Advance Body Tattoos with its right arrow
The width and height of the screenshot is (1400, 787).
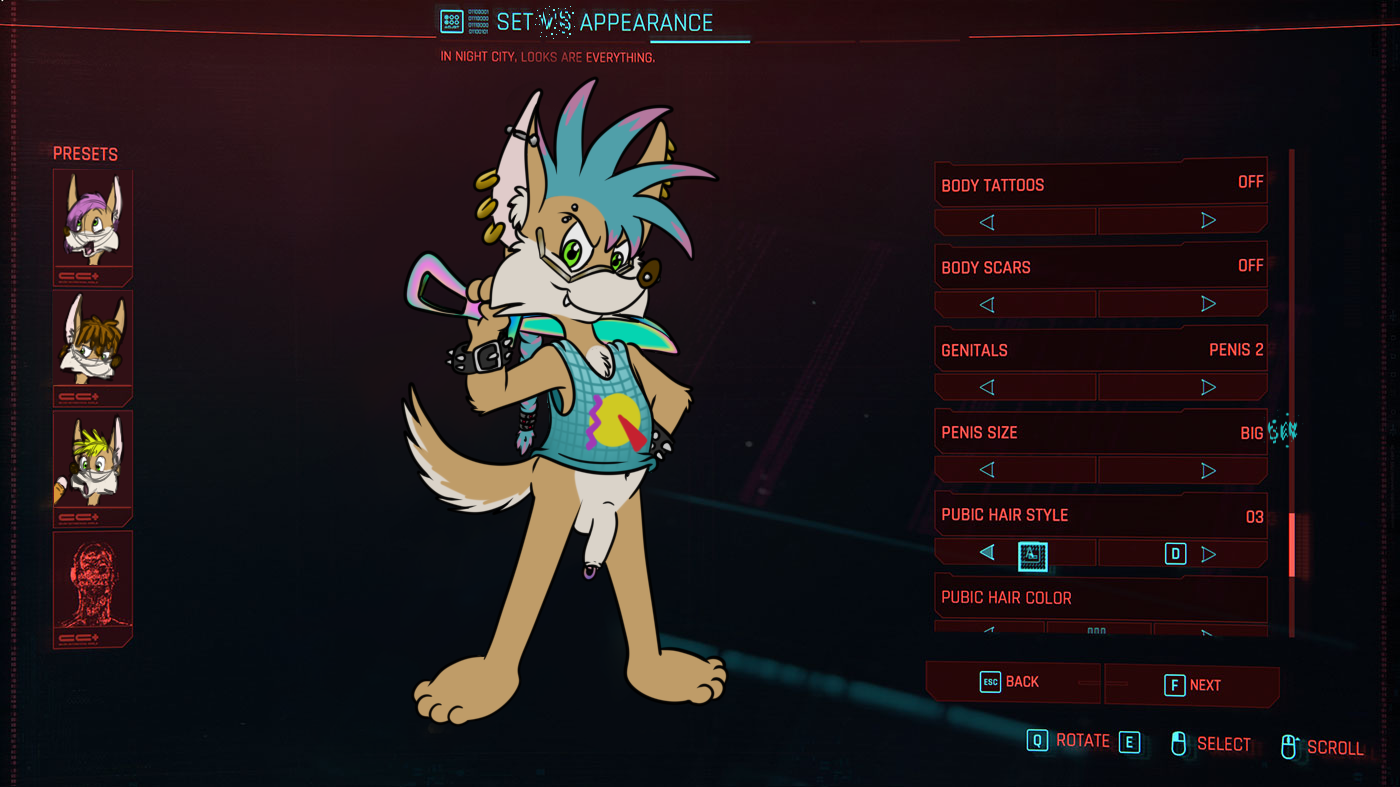1208,221
